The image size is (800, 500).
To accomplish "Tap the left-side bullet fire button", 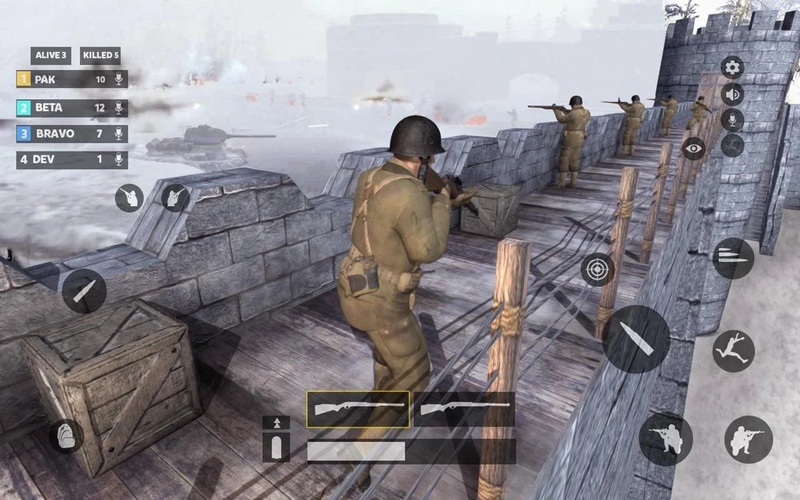I will point(84,291).
